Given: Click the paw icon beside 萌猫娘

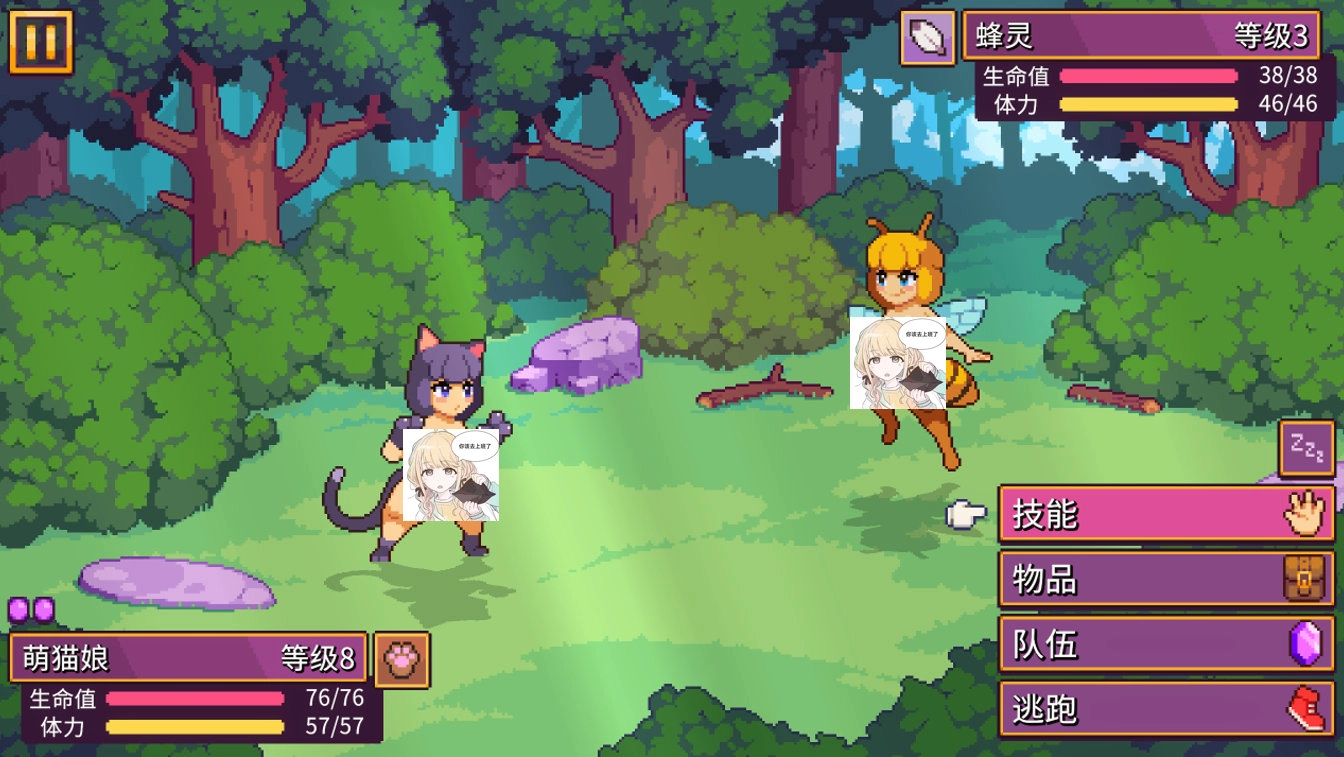Looking at the screenshot, I should pyautogui.click(x=402, y=660).
